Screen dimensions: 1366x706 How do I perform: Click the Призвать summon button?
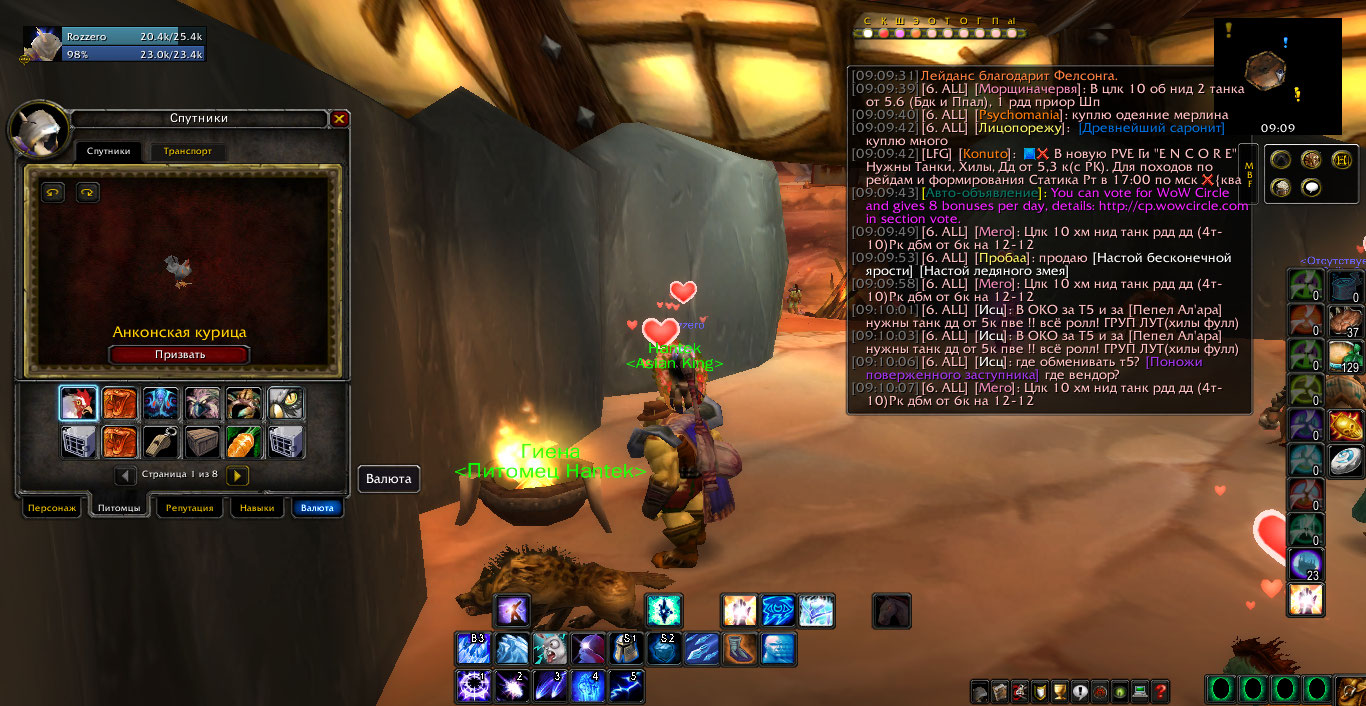(180, 354)
